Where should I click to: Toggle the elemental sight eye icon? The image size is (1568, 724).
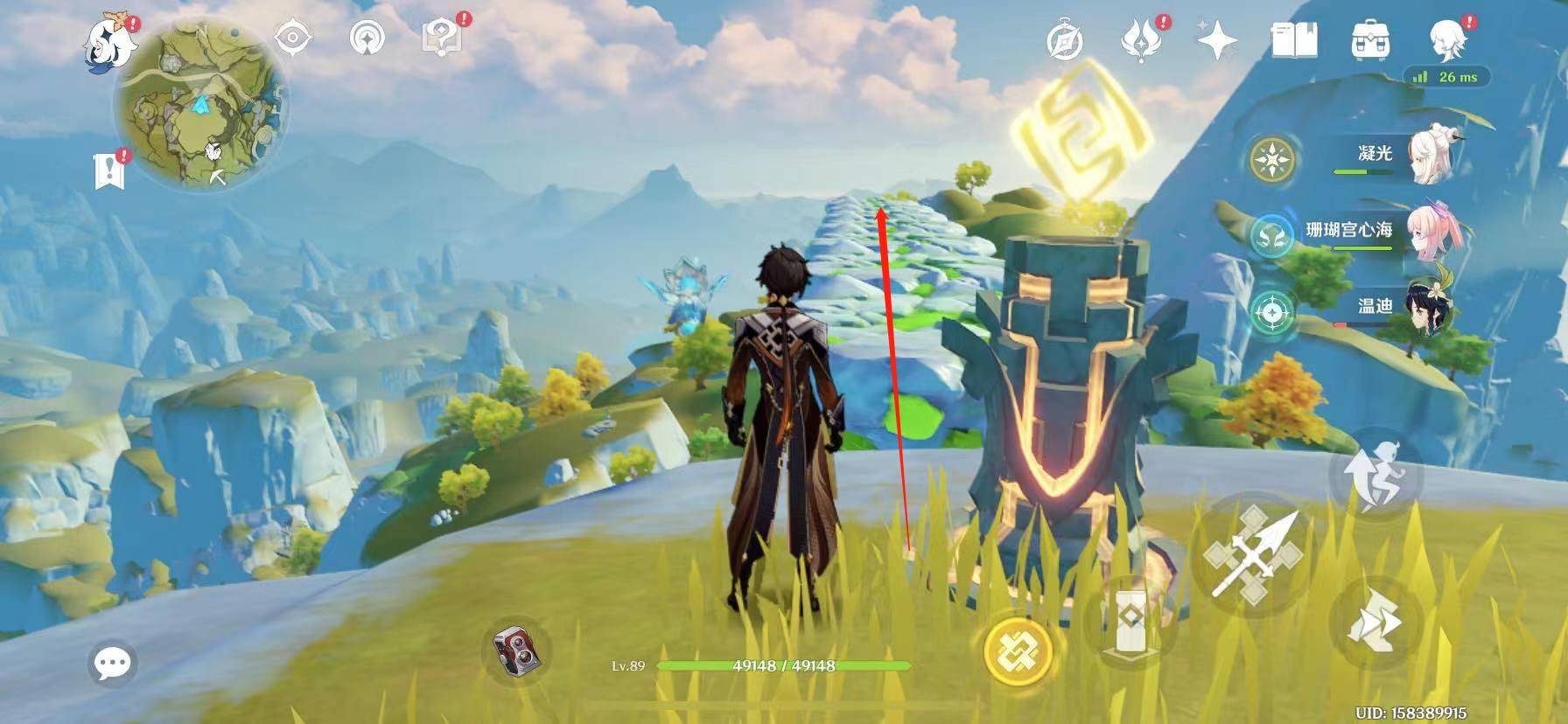tap(293, 38)
